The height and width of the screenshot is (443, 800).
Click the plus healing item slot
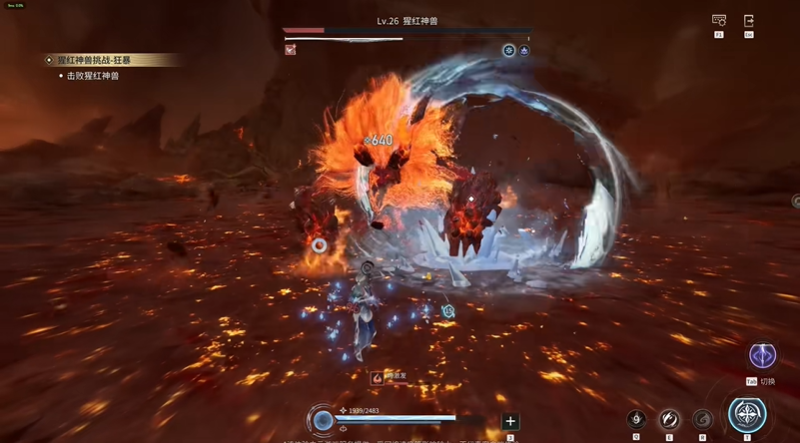(x=510, y=421)
